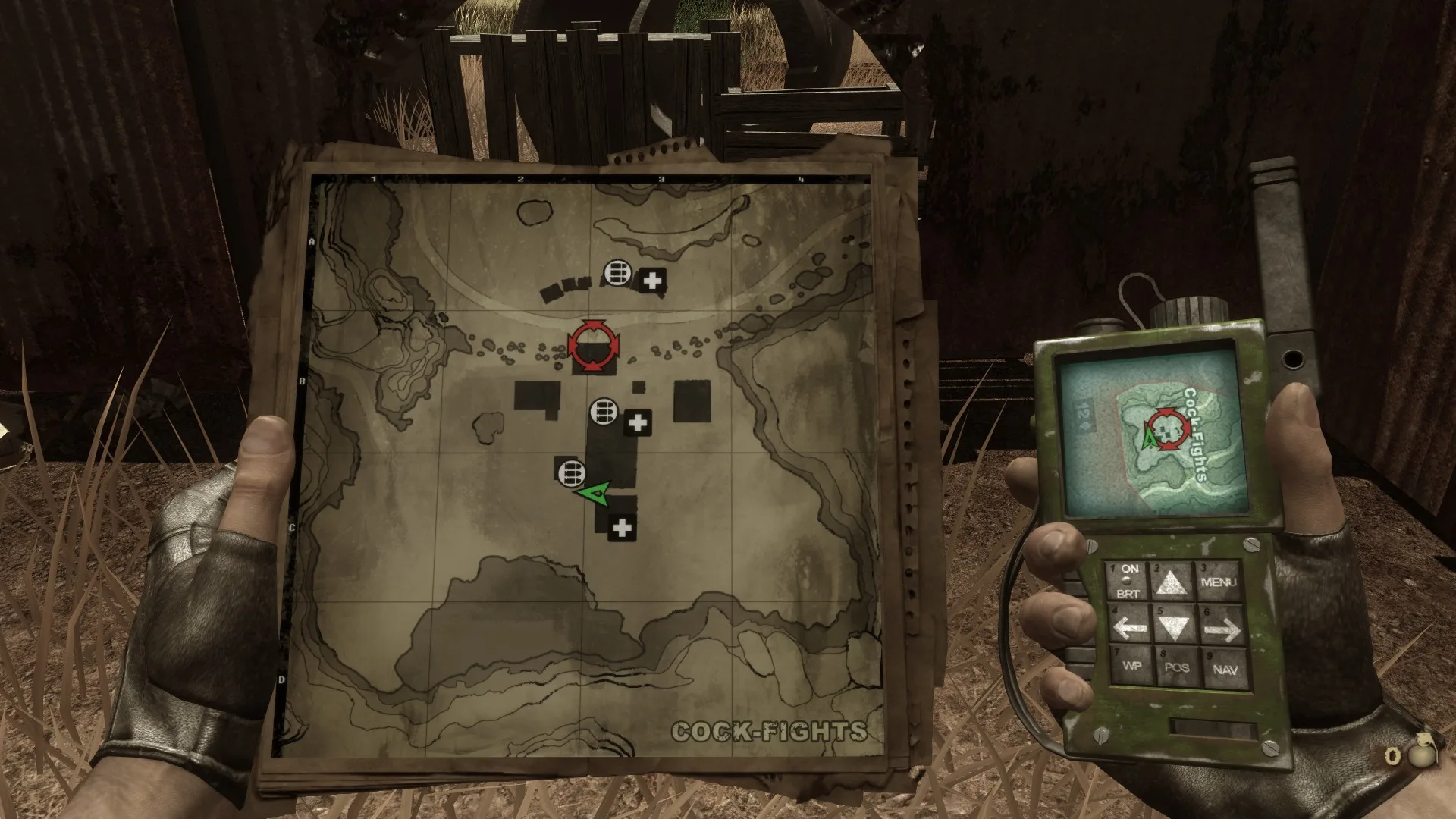Open the GPS MENU button
Viewport: 1456px width, 819px height.
click(1218, 582)
